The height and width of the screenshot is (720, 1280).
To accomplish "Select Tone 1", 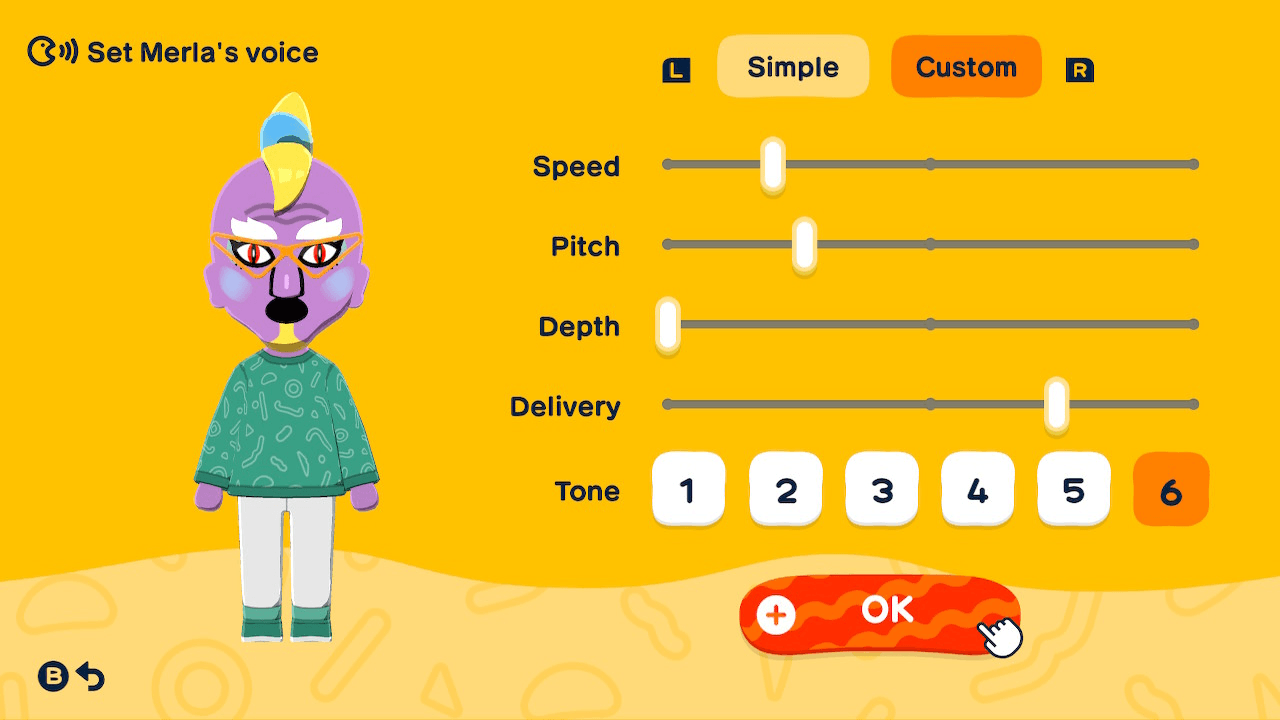I will pyautogui.click(x=689, y=489).
